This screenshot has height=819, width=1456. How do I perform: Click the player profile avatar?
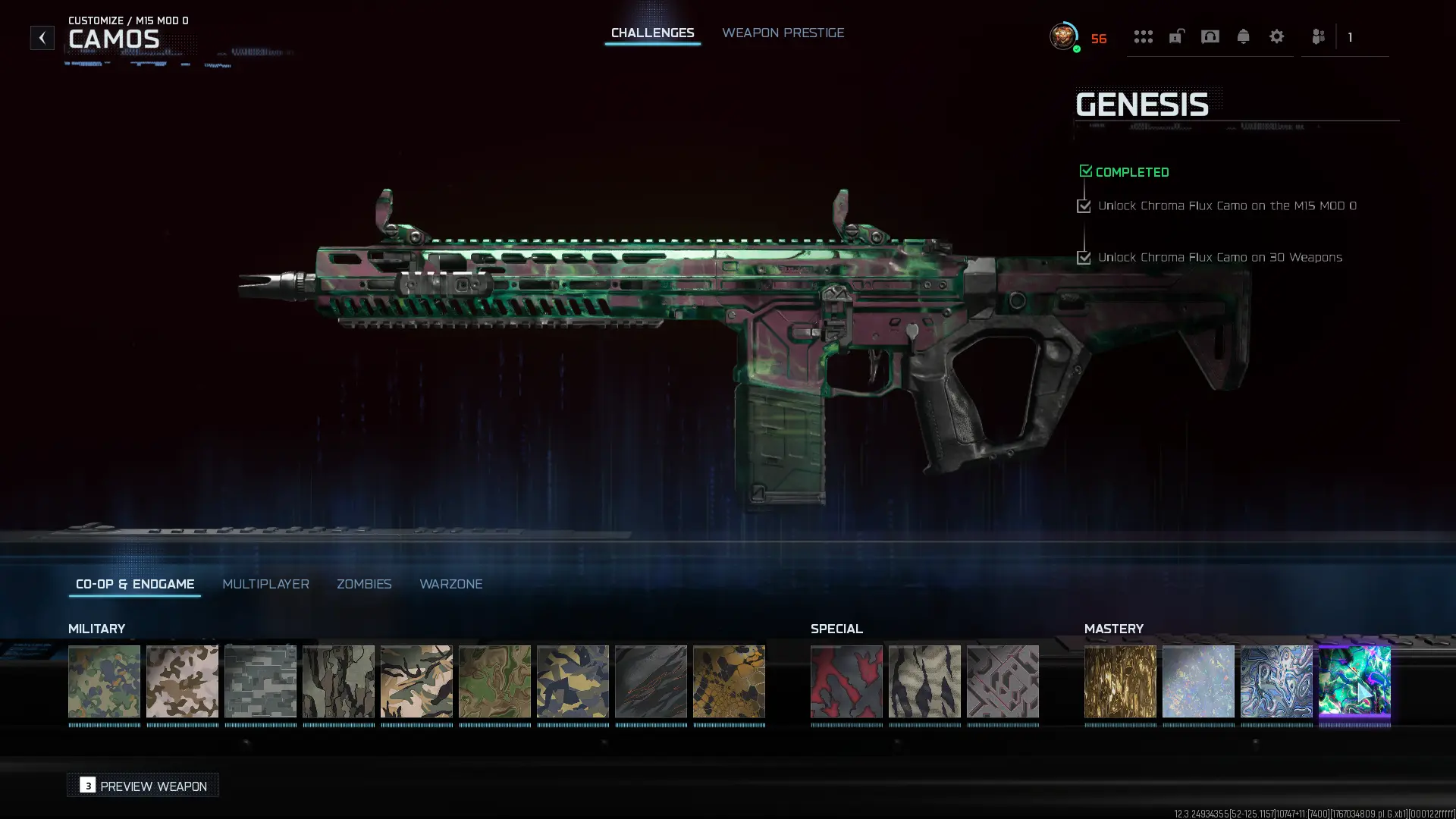[x=1063, y=36]
